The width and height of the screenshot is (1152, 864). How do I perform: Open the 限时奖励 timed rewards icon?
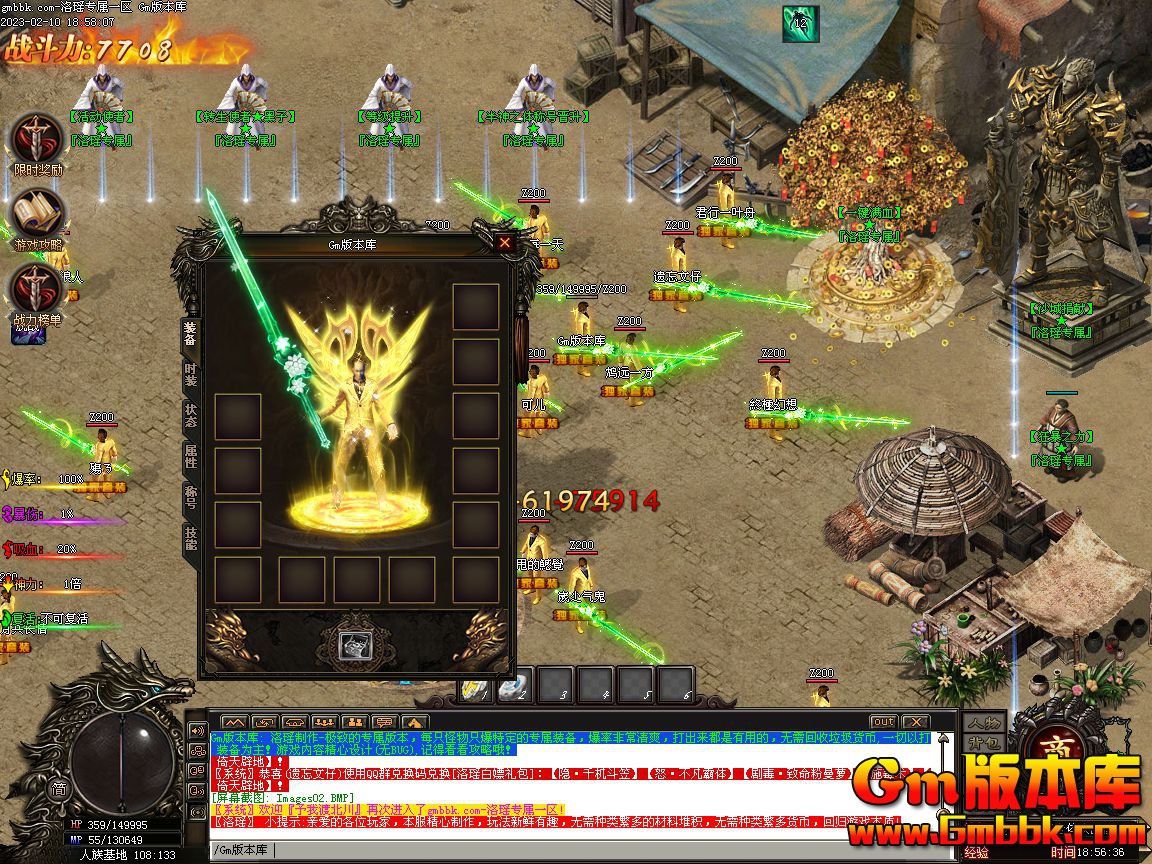click(37, 141)
